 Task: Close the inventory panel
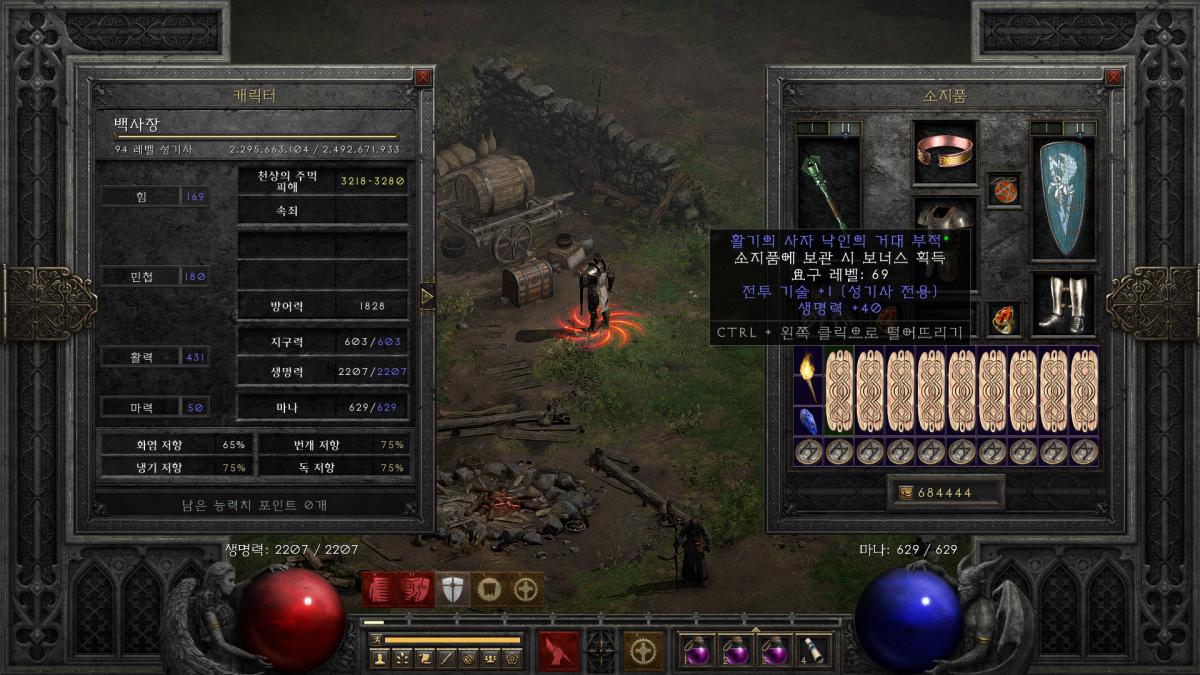(1114, 77)
